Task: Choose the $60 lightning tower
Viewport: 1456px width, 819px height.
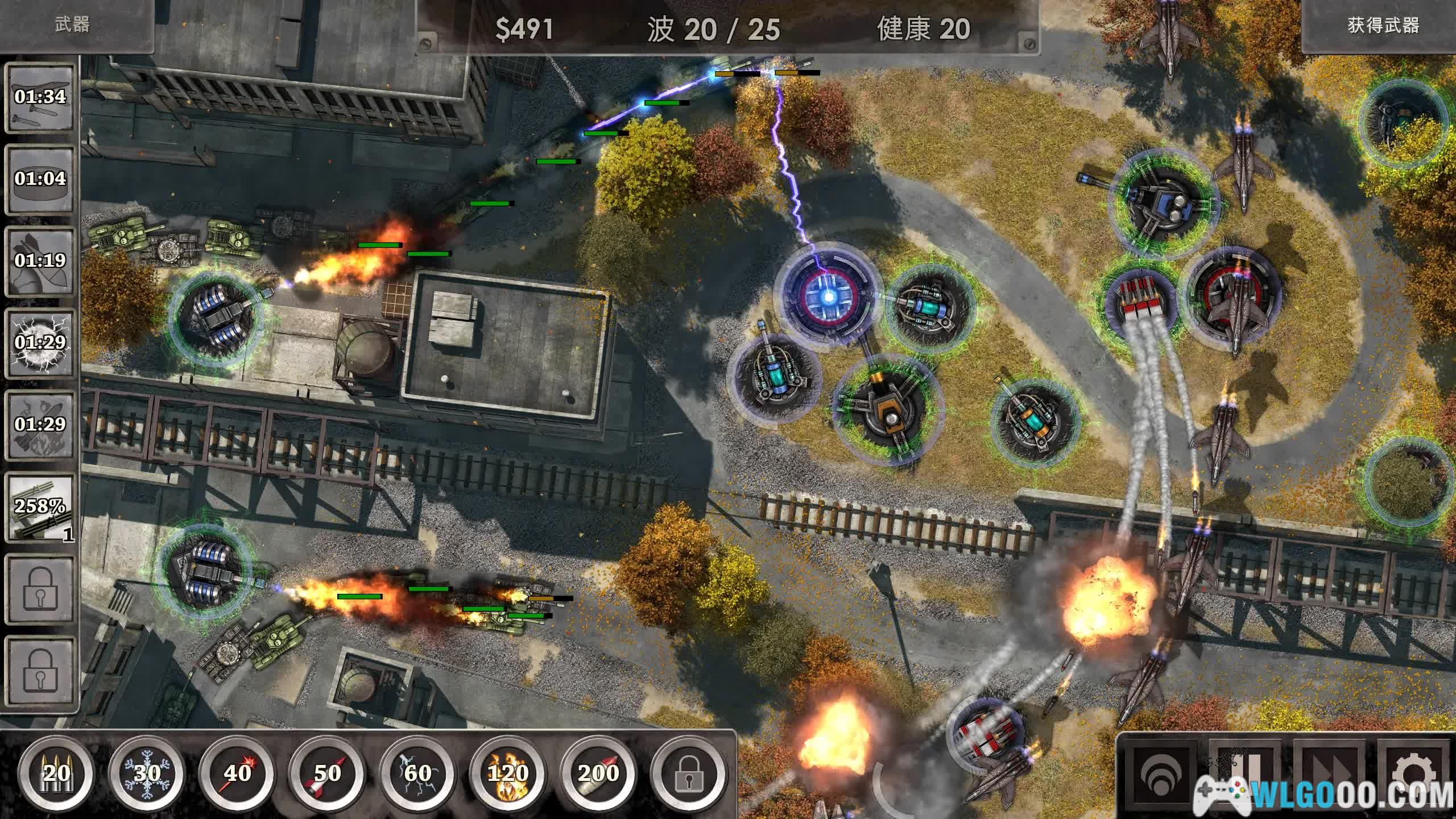Action: 418,773
